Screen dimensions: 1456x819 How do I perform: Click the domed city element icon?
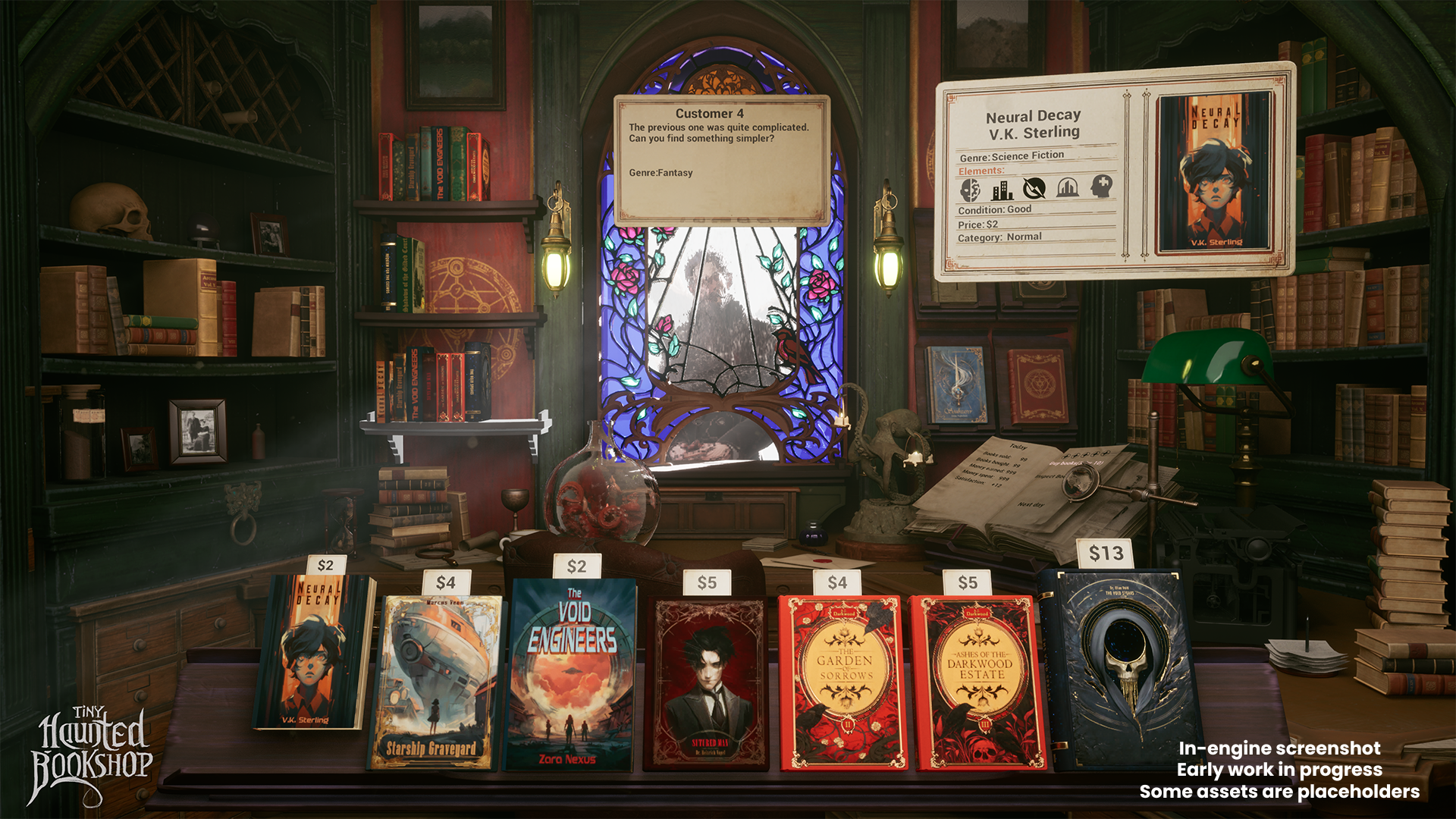(x=1068, y=188)
